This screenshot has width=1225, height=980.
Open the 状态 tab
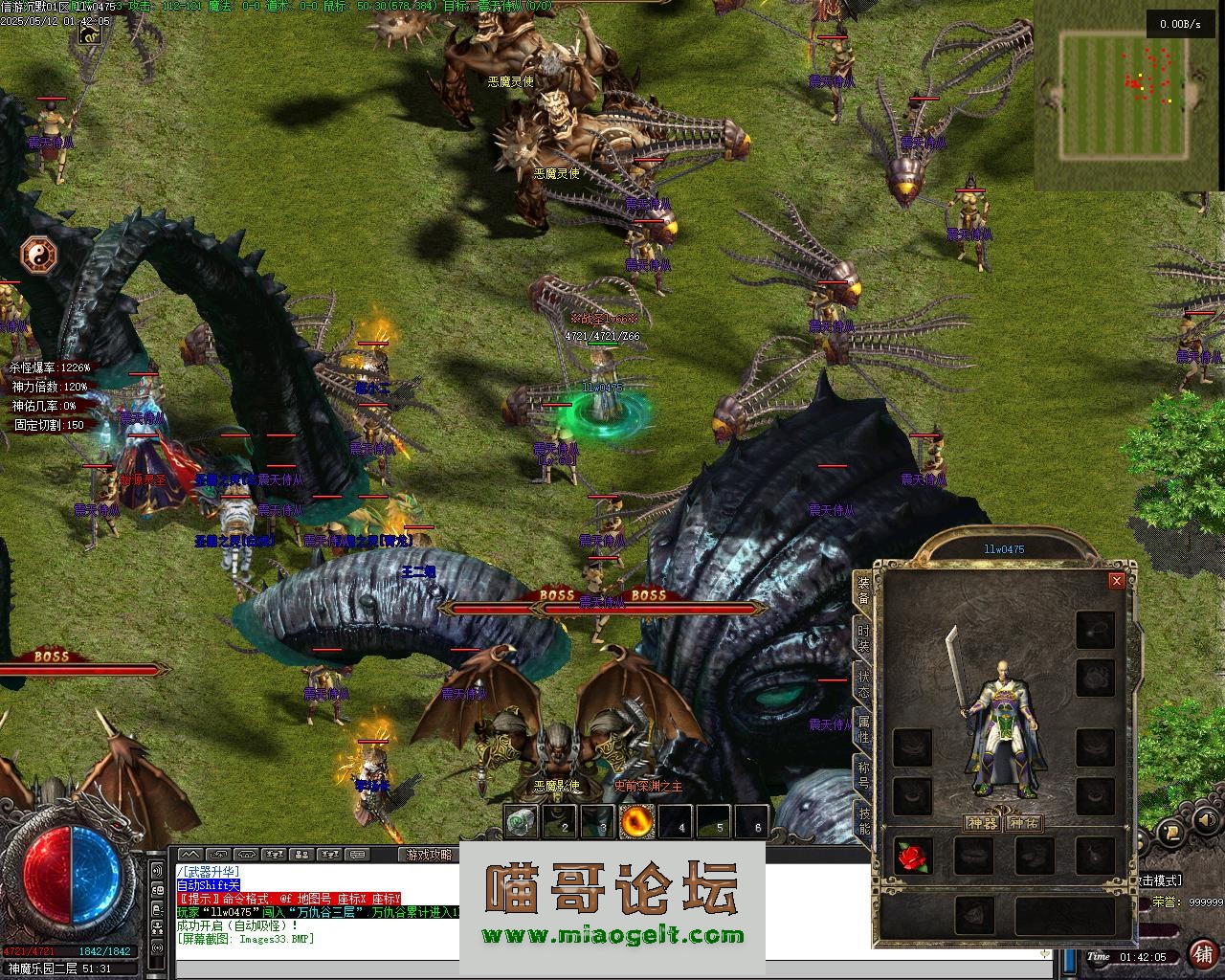tap(863, 684)
